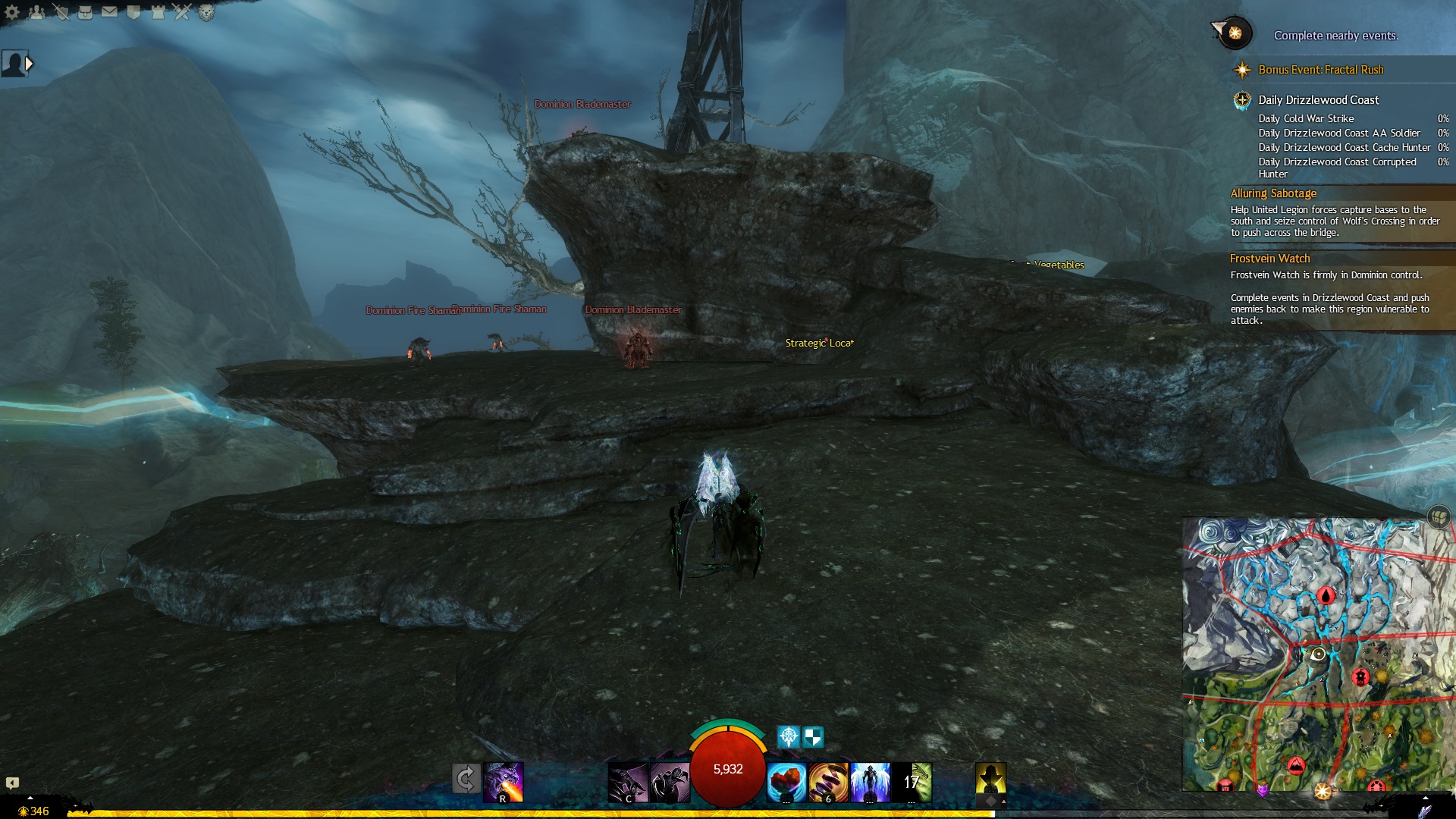Activate the purple spiral utility skill
Viewport: 1456px width, 819px height.
coord(827,783)
